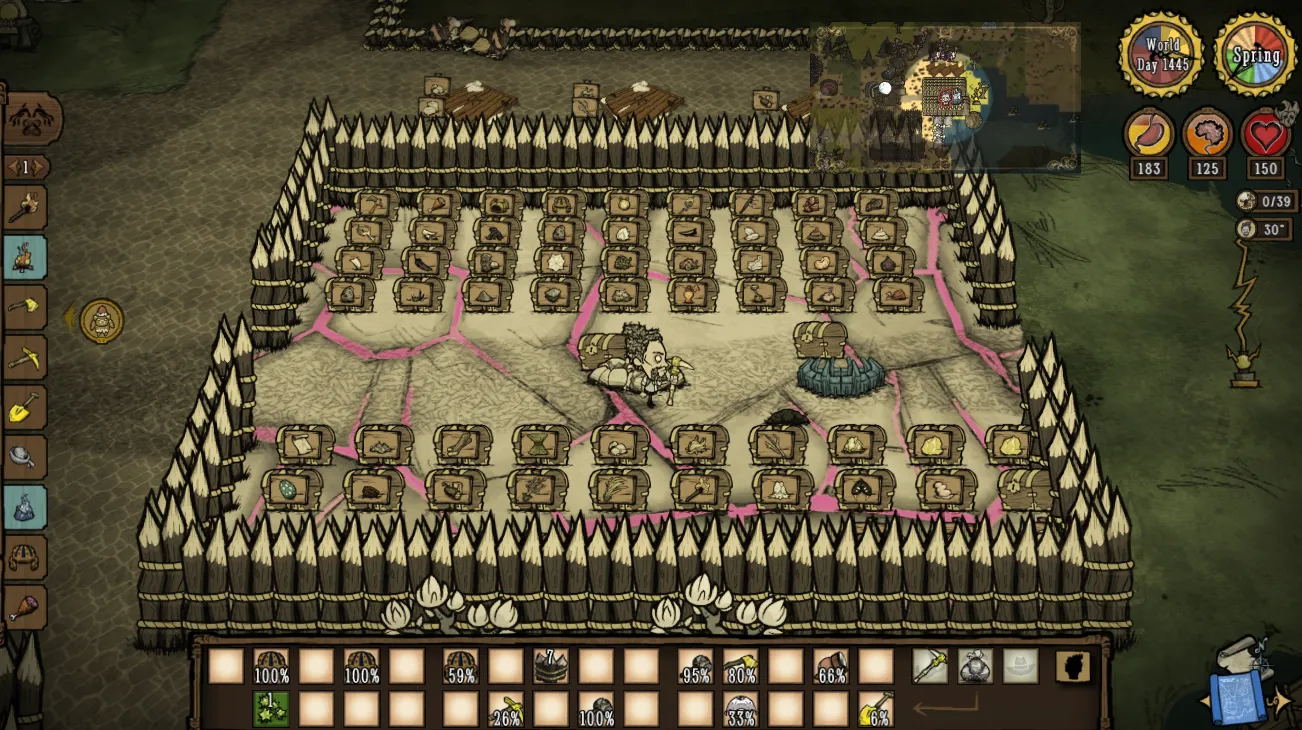Open the meat drumstick crafting recipe
This screenshot has width=1302, height=730.
25,606
